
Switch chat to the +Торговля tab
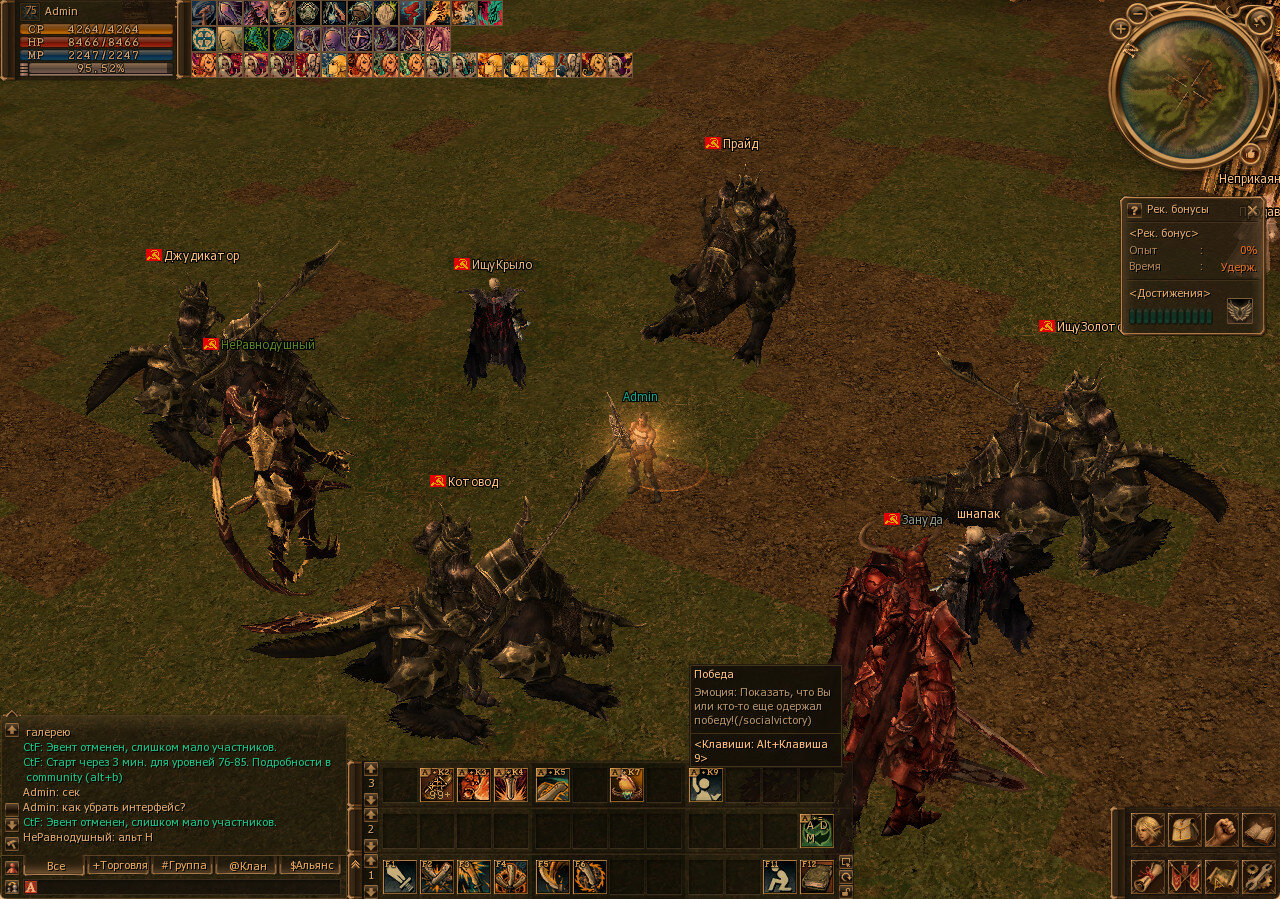point(119,866)
